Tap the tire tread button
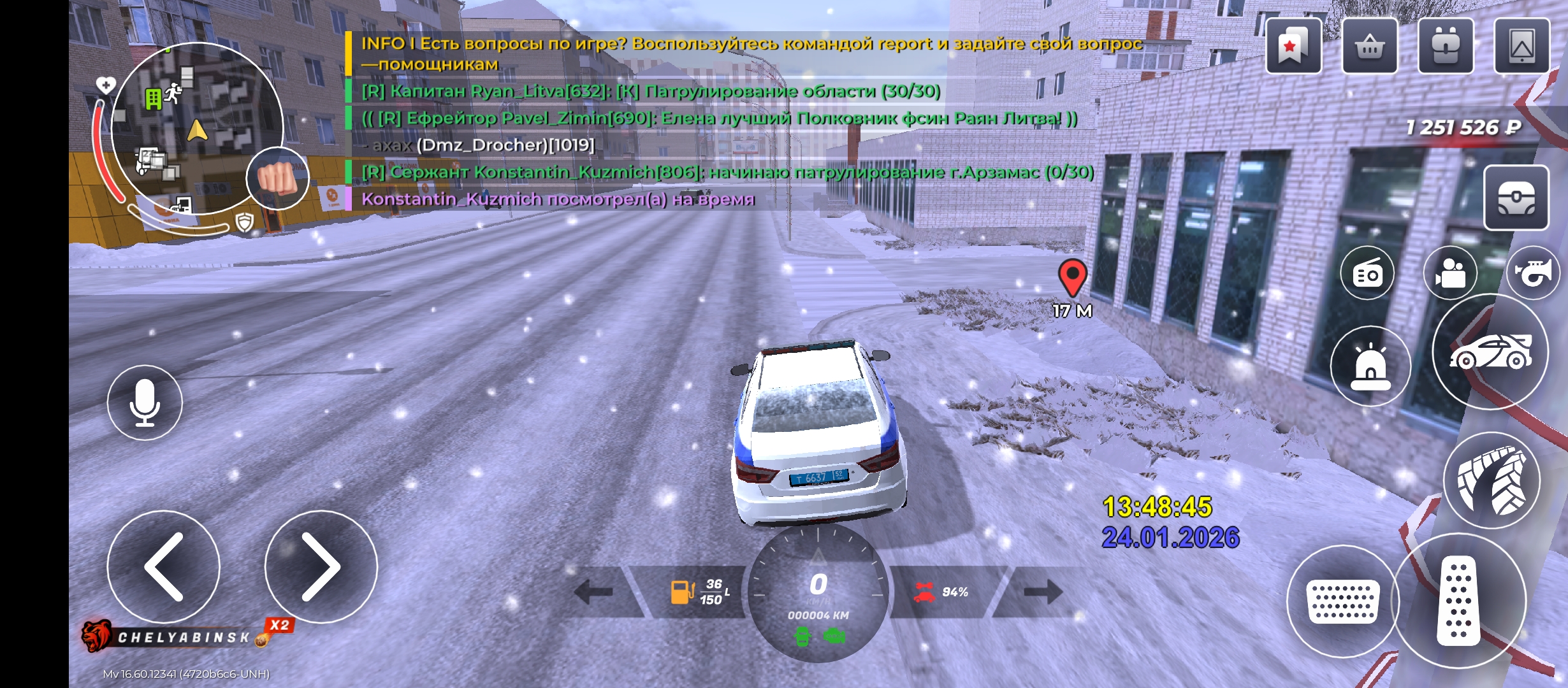 1492,481
